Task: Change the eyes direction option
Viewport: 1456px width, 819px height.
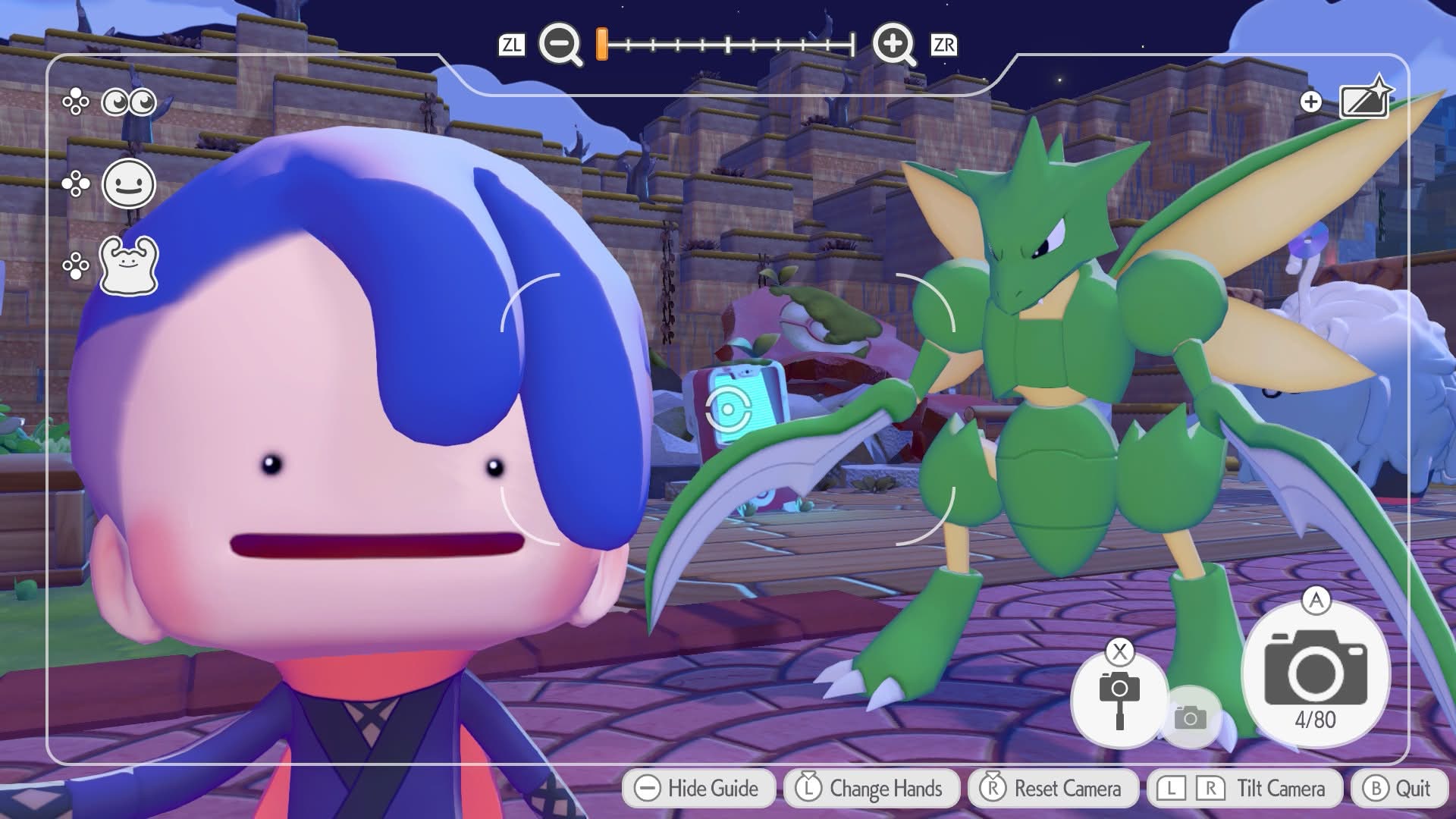Action: (x=128, y=102)
